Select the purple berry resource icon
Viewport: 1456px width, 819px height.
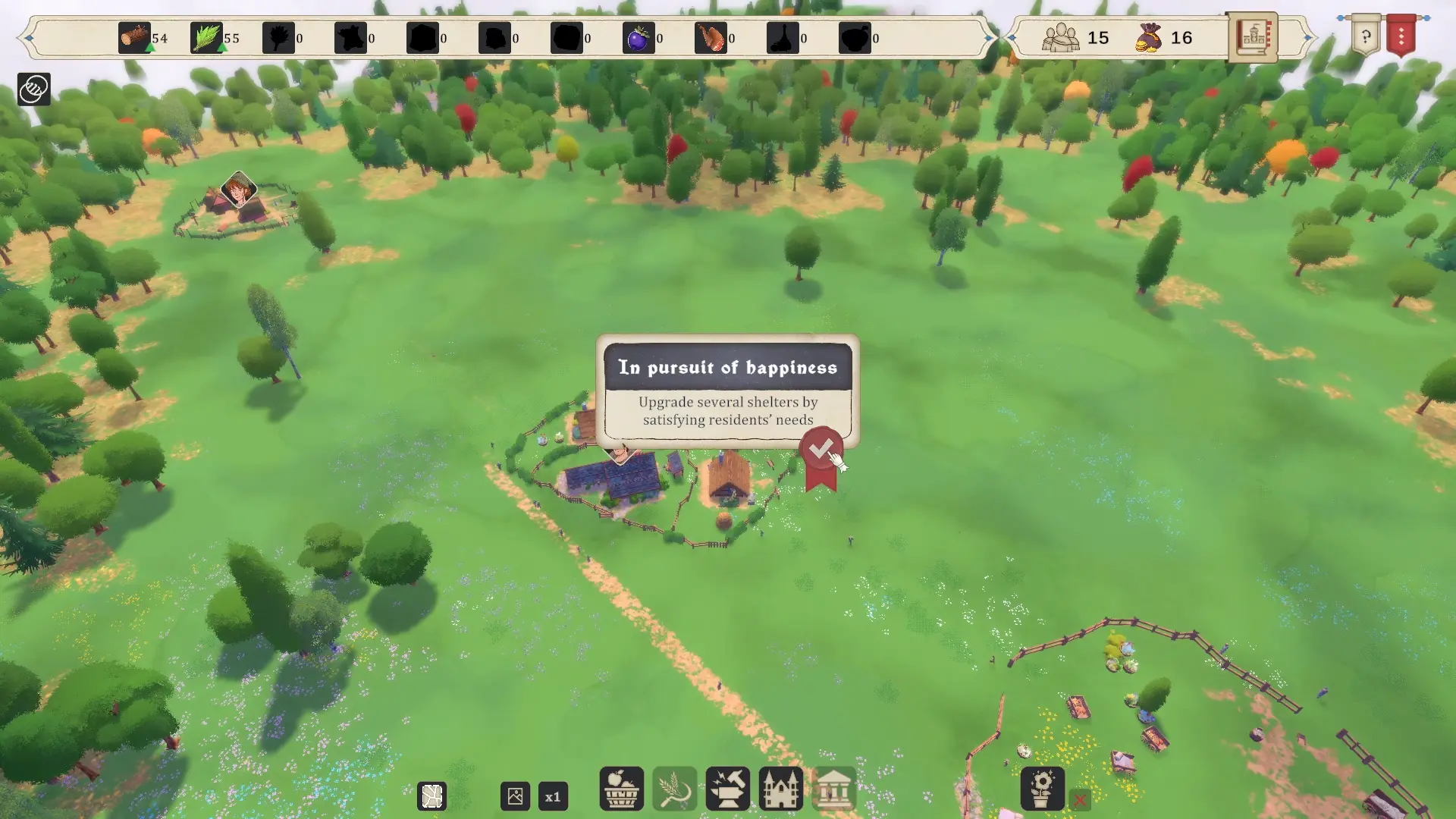point(639,38)
